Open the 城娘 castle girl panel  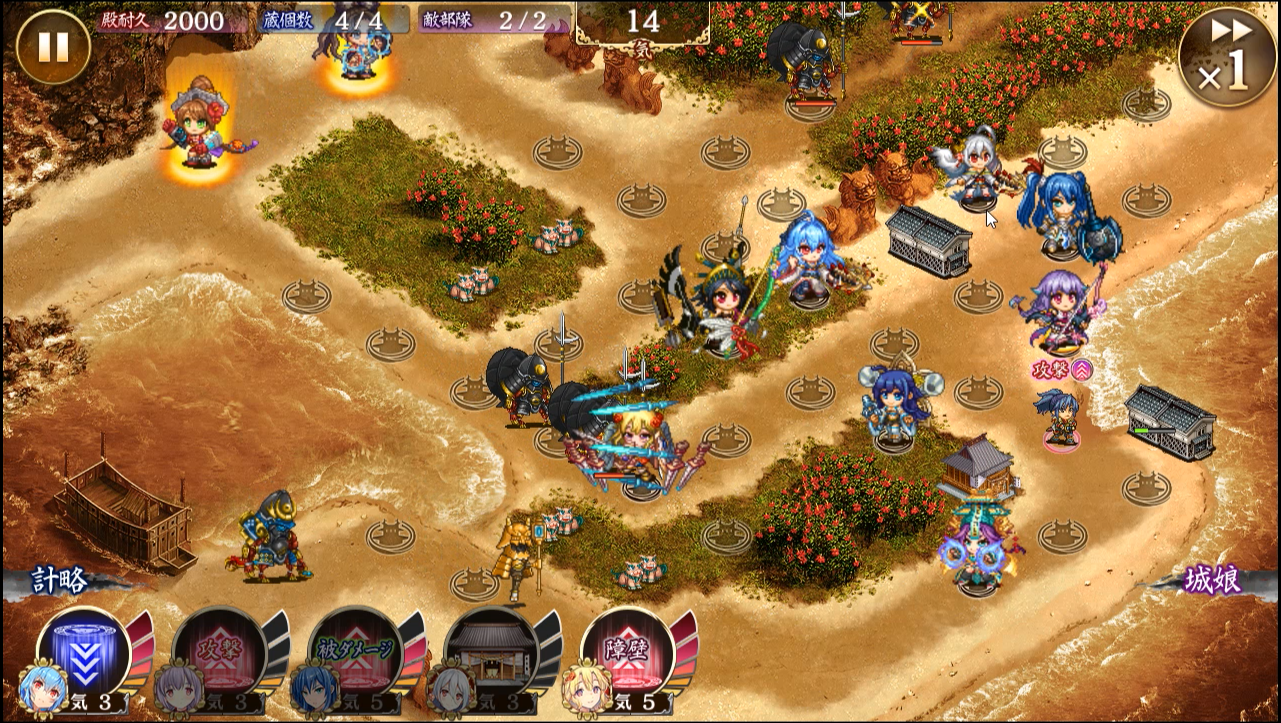point(1212,581)
